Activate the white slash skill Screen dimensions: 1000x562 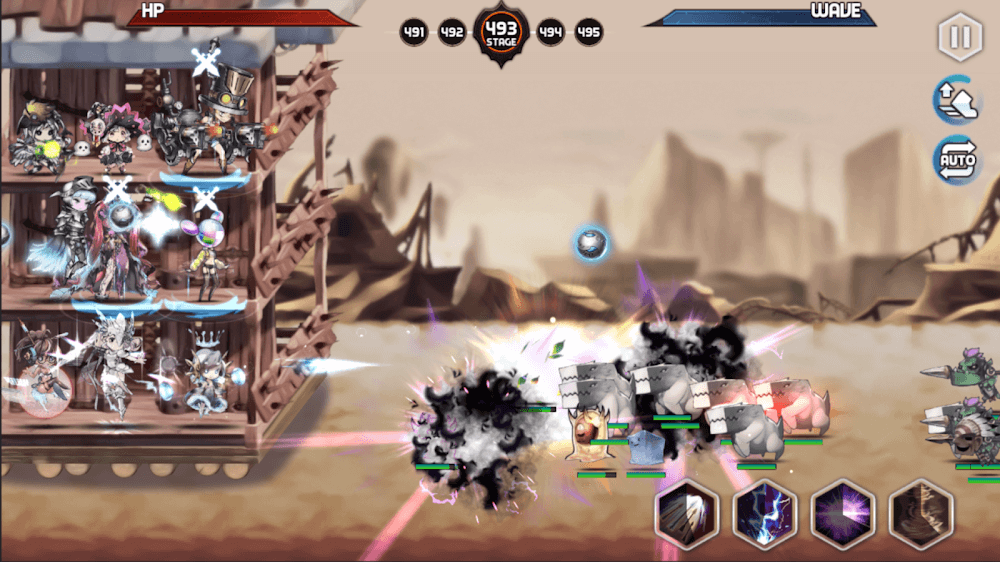tap(685, 512)
